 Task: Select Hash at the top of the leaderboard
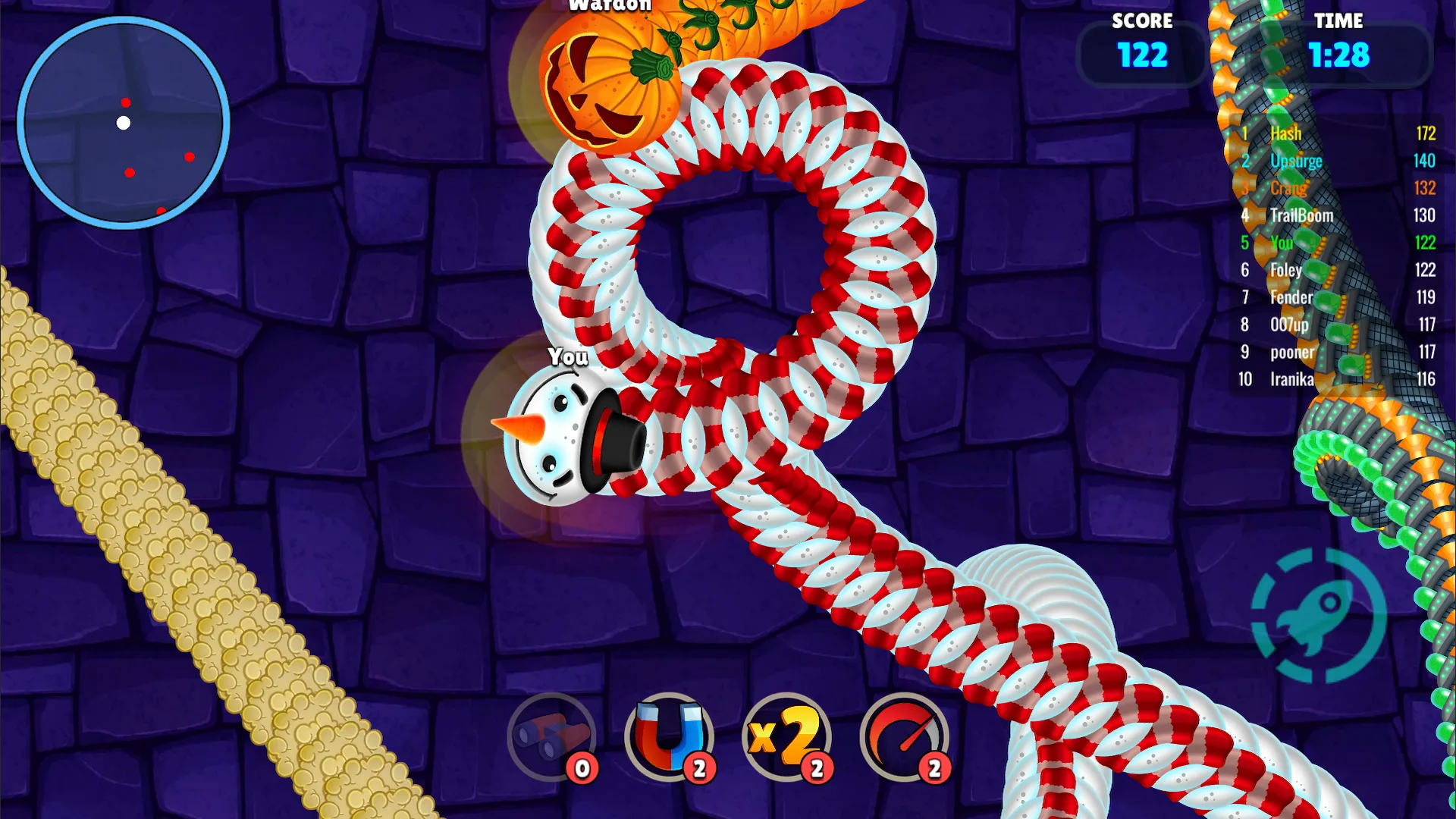(1287, 133)
